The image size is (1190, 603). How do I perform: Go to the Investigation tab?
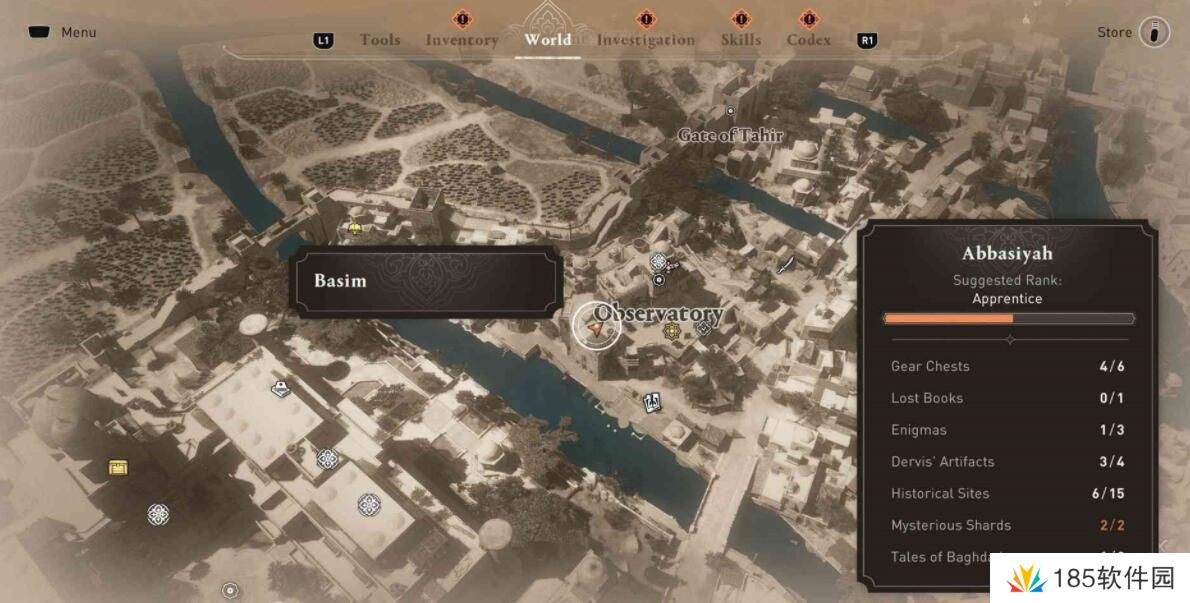tap(645, 40)
